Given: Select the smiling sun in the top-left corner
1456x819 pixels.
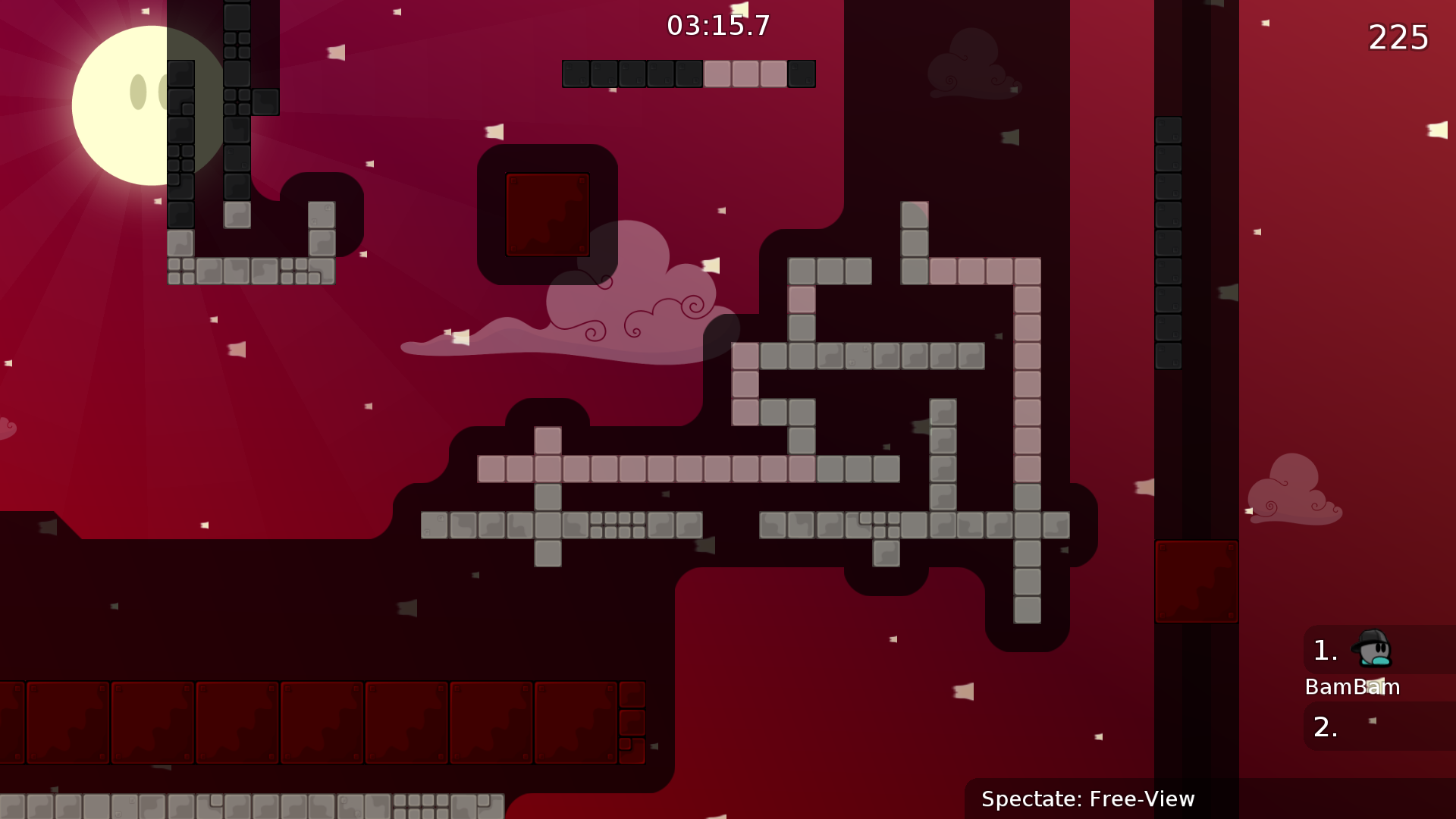Looking at the screenshot, I should tap(129, 106).
